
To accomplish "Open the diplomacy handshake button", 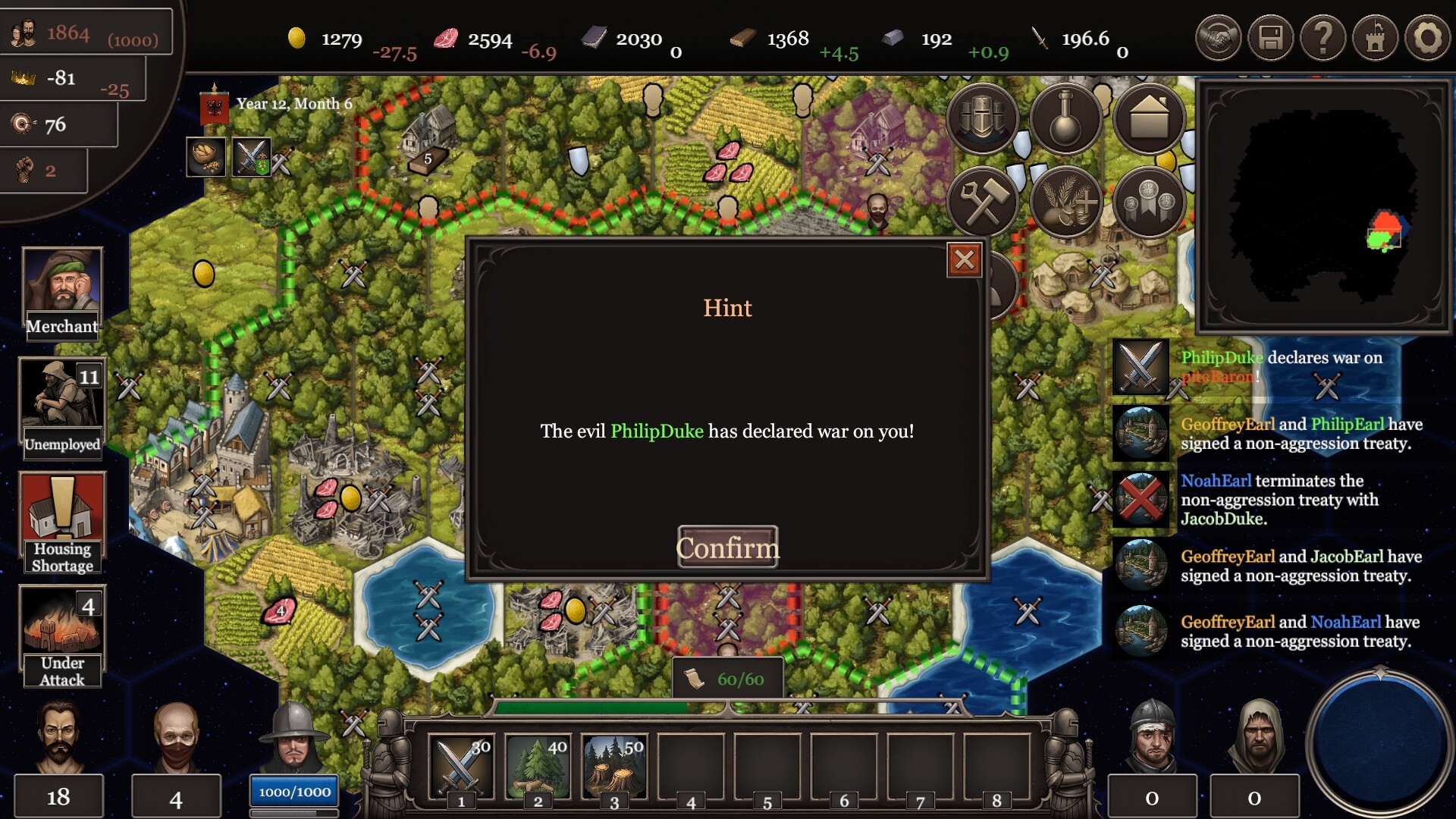I will [x=1218, y=38].
